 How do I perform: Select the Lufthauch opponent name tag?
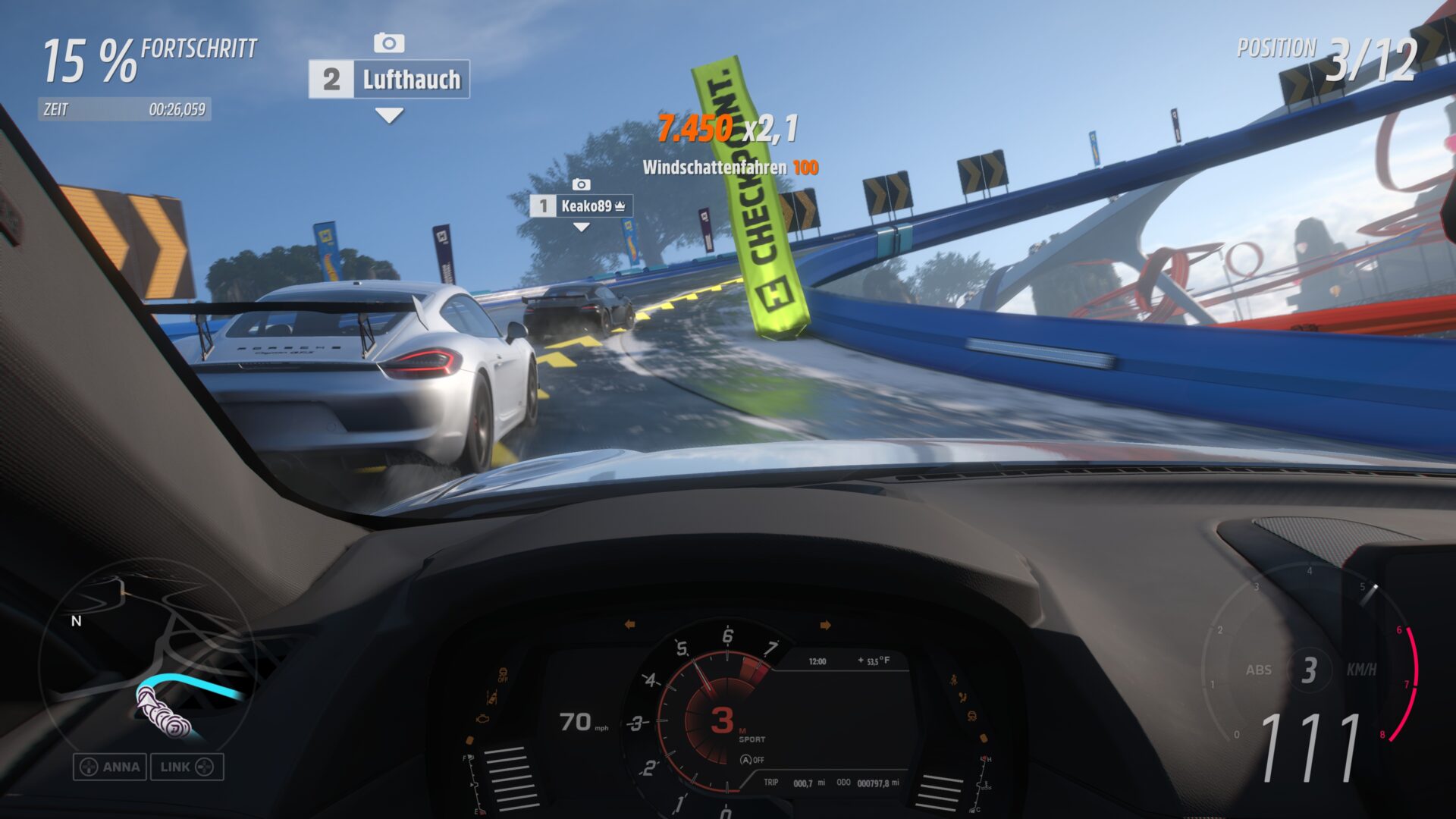[389, 80]
